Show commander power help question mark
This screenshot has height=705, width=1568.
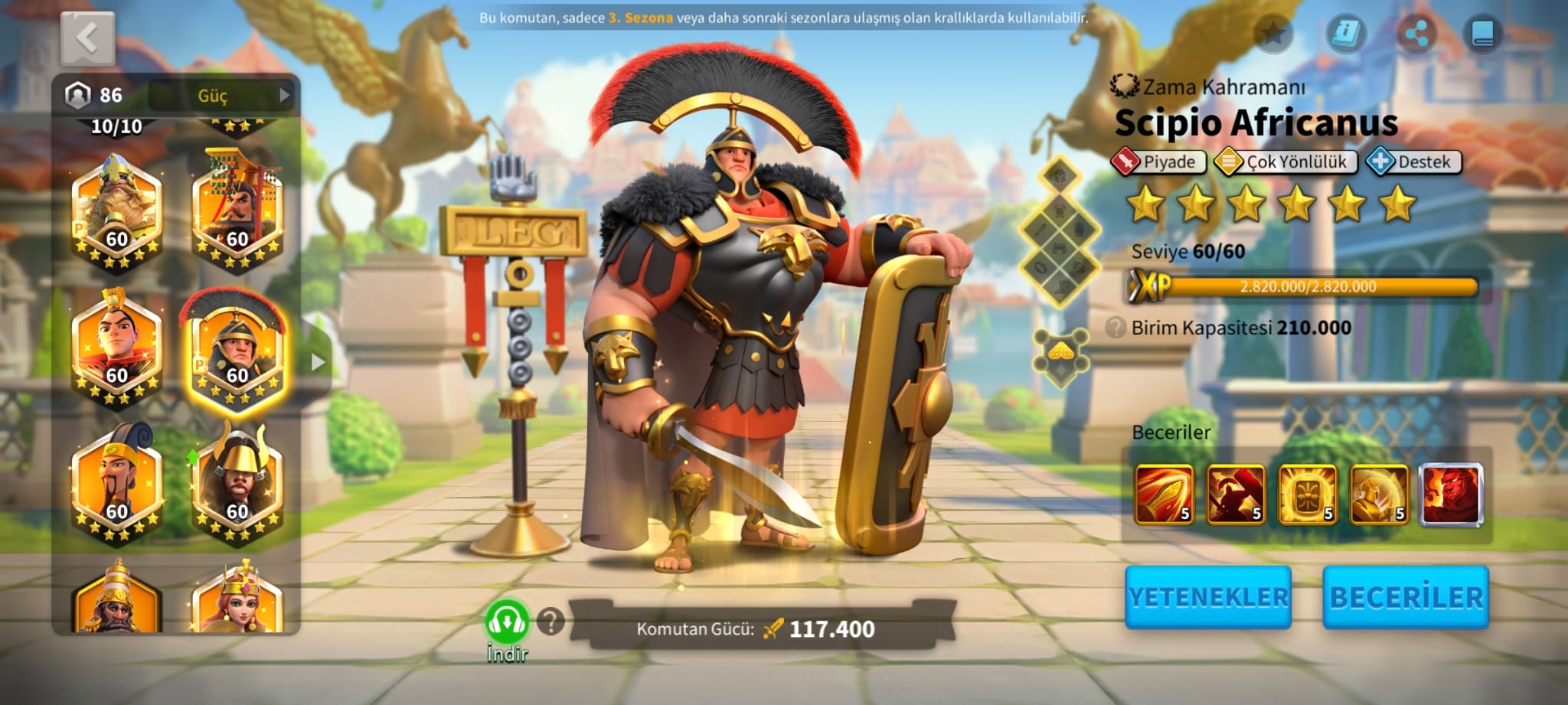pyautogui.click(x=550, y=622)
